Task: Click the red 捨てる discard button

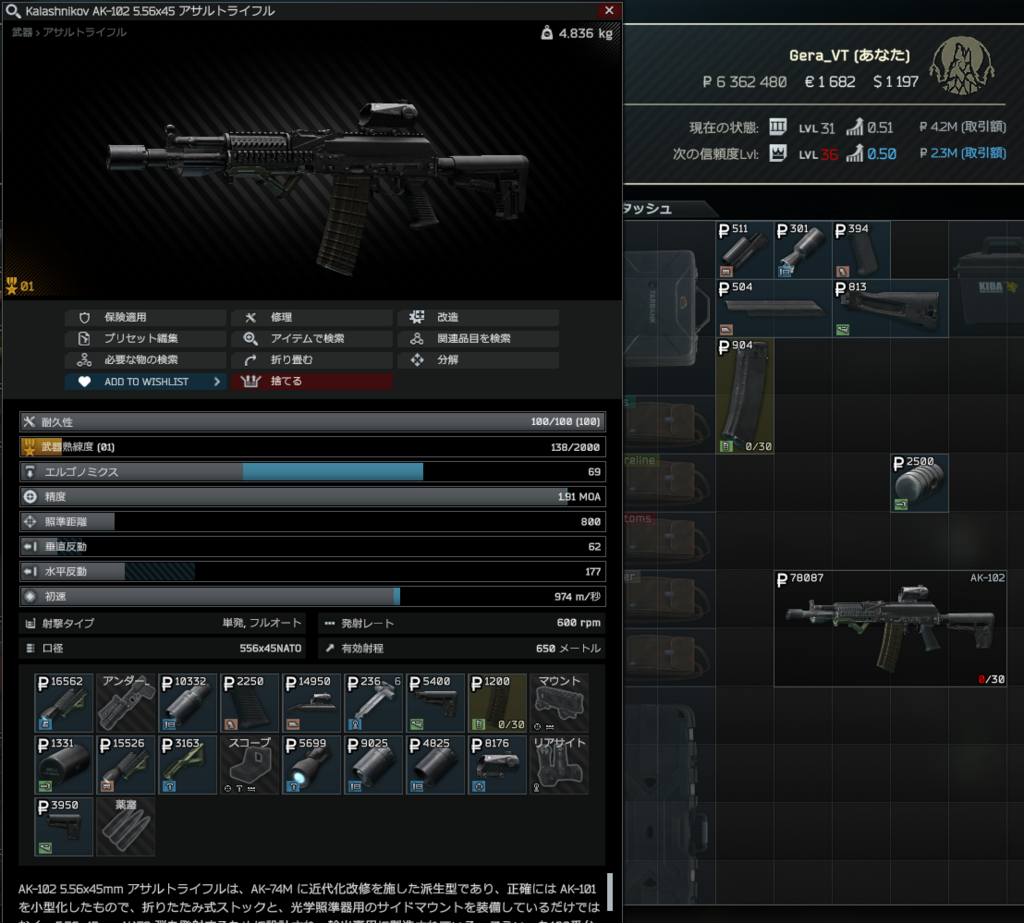Action: tap(312, 381)
